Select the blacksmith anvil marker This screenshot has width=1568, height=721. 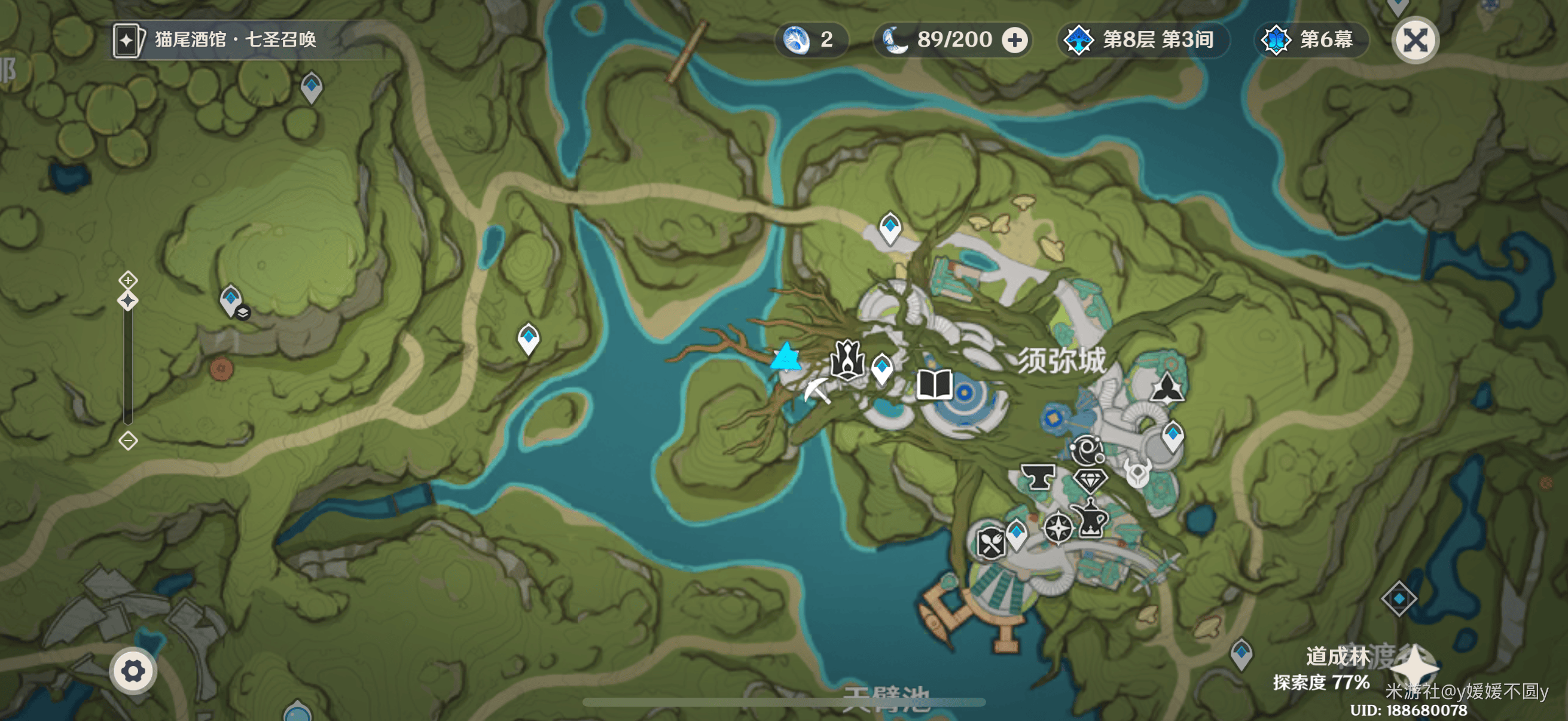pyautogui.click(x=1038, y=477)
